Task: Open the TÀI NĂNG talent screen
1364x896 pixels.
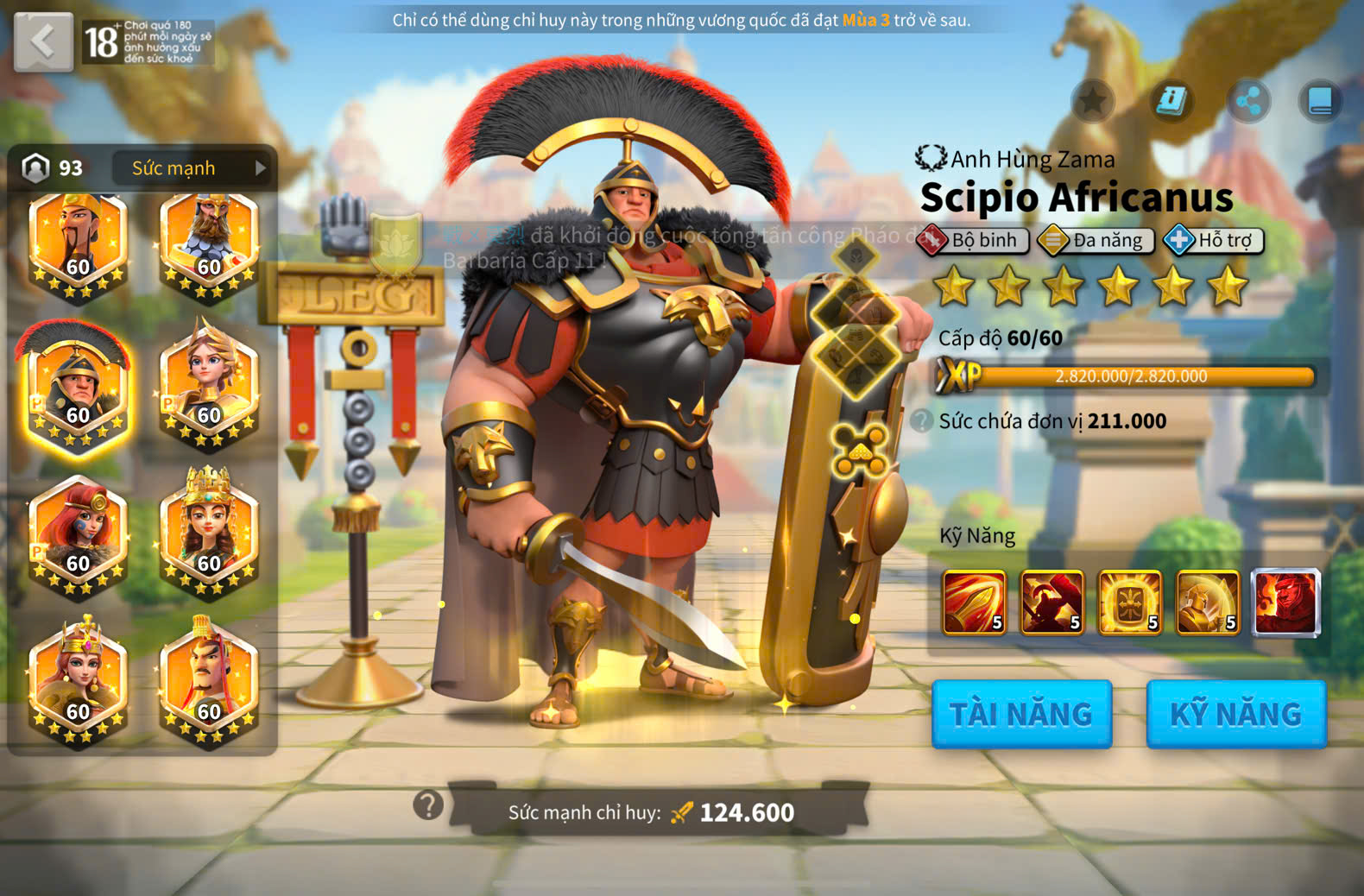Action: tap(1021, 714)
